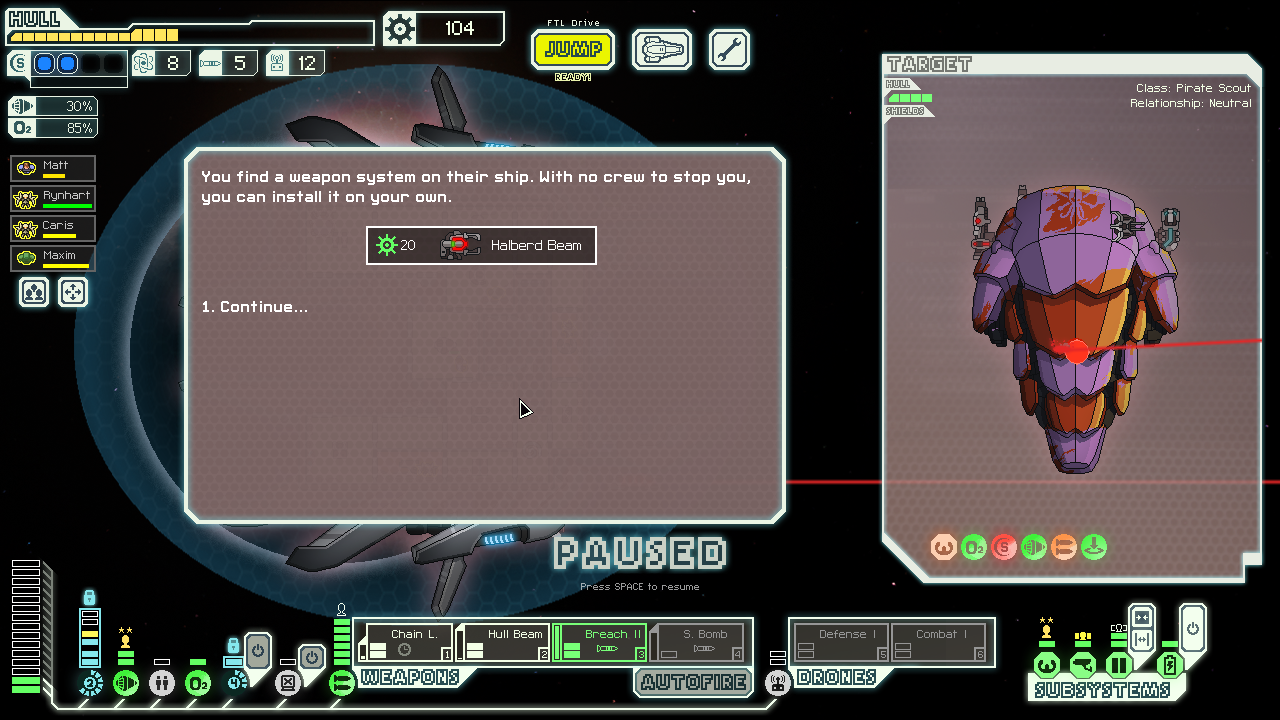Activate the FTL Jump button
This screenshot has height=720, width=1280.
pos(573,50)
